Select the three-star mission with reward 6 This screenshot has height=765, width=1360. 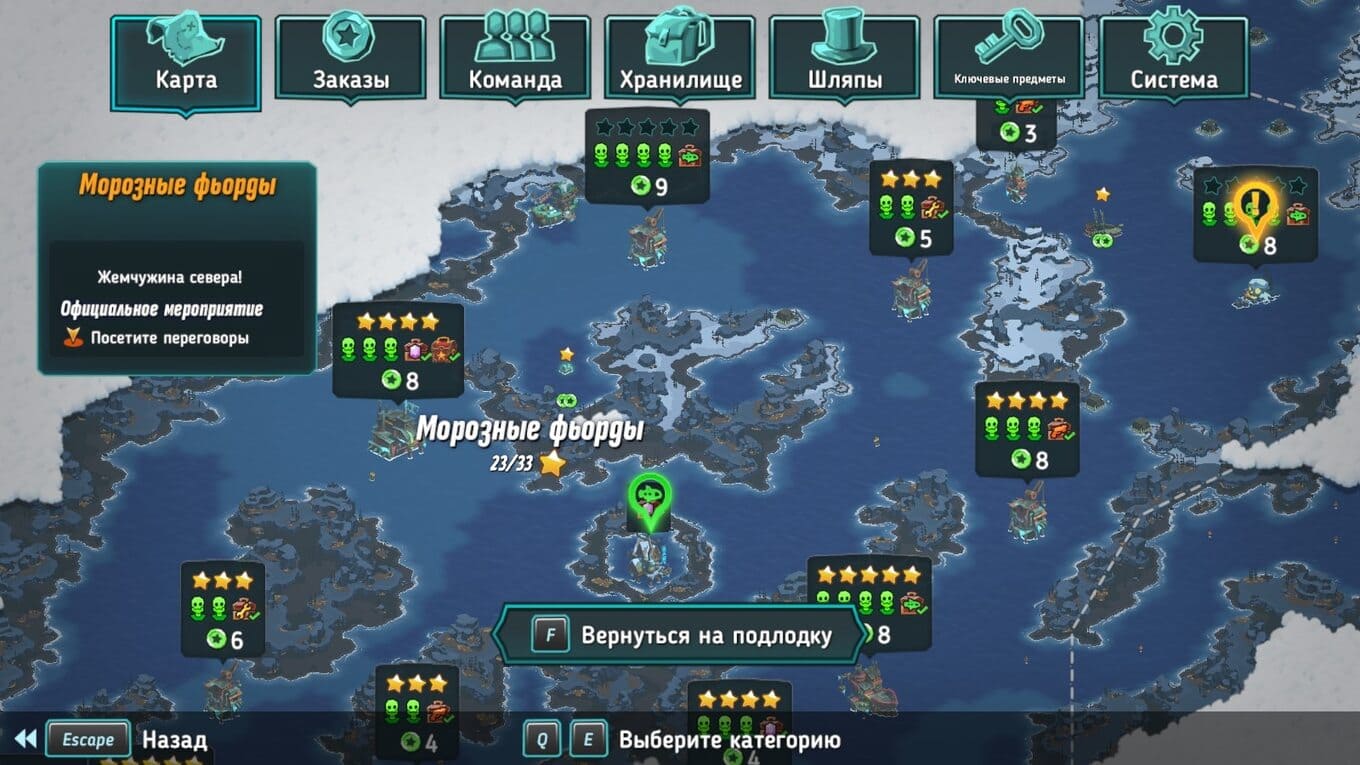point(223,610)
